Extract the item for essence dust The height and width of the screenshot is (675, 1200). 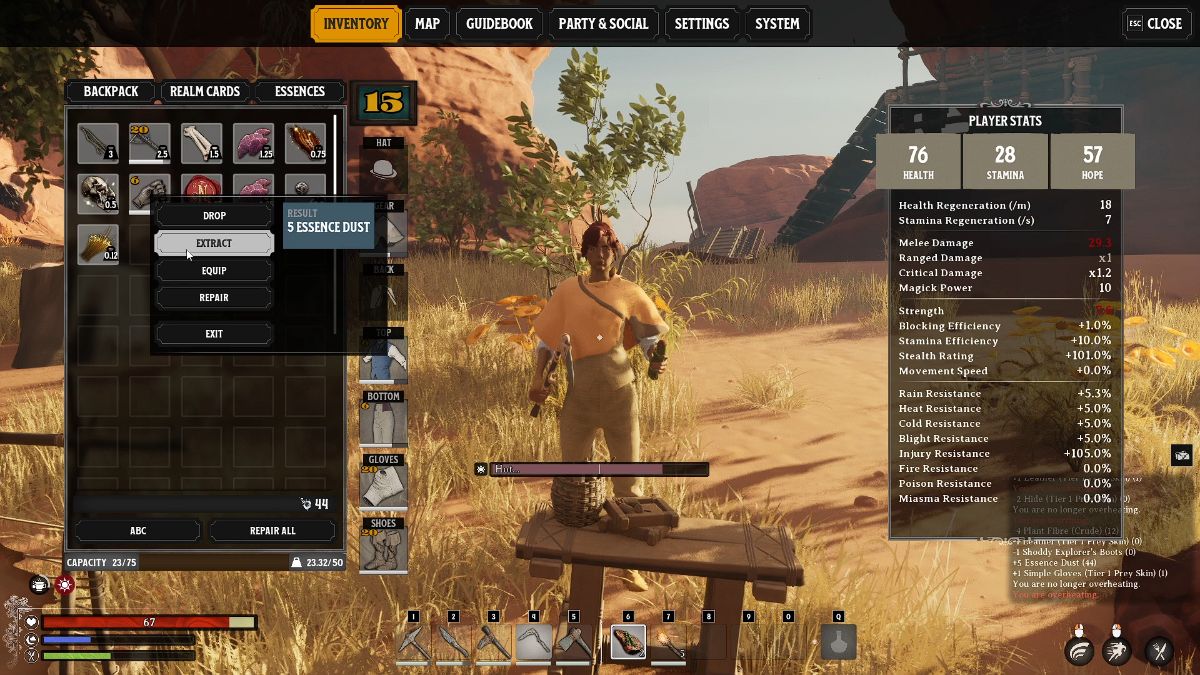[x=214, y=243]
